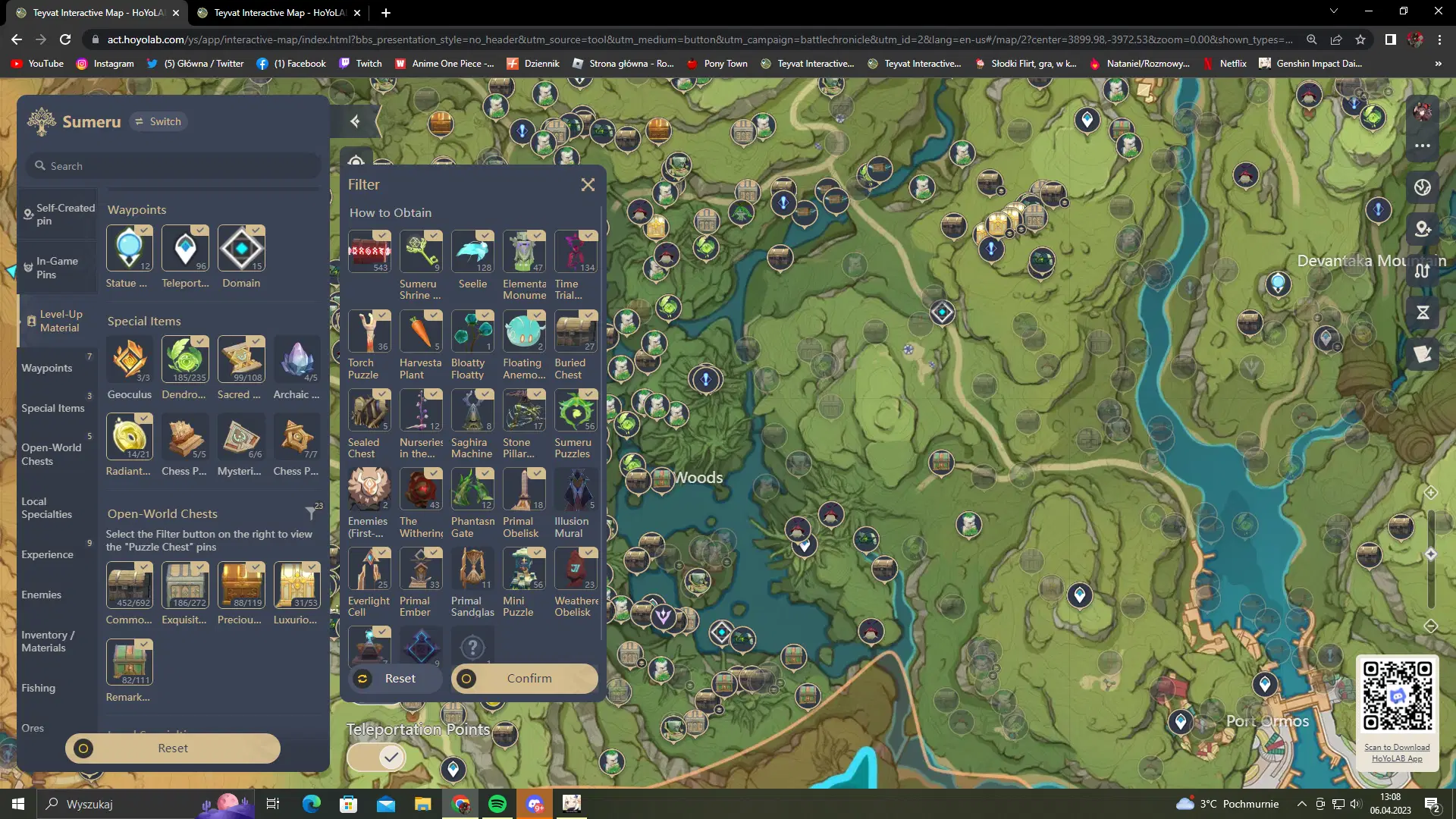Viewport: 1456px width, 819px height.
Task: Select the Statue of The Seven waypoint icon
Action: pos(129,248)
